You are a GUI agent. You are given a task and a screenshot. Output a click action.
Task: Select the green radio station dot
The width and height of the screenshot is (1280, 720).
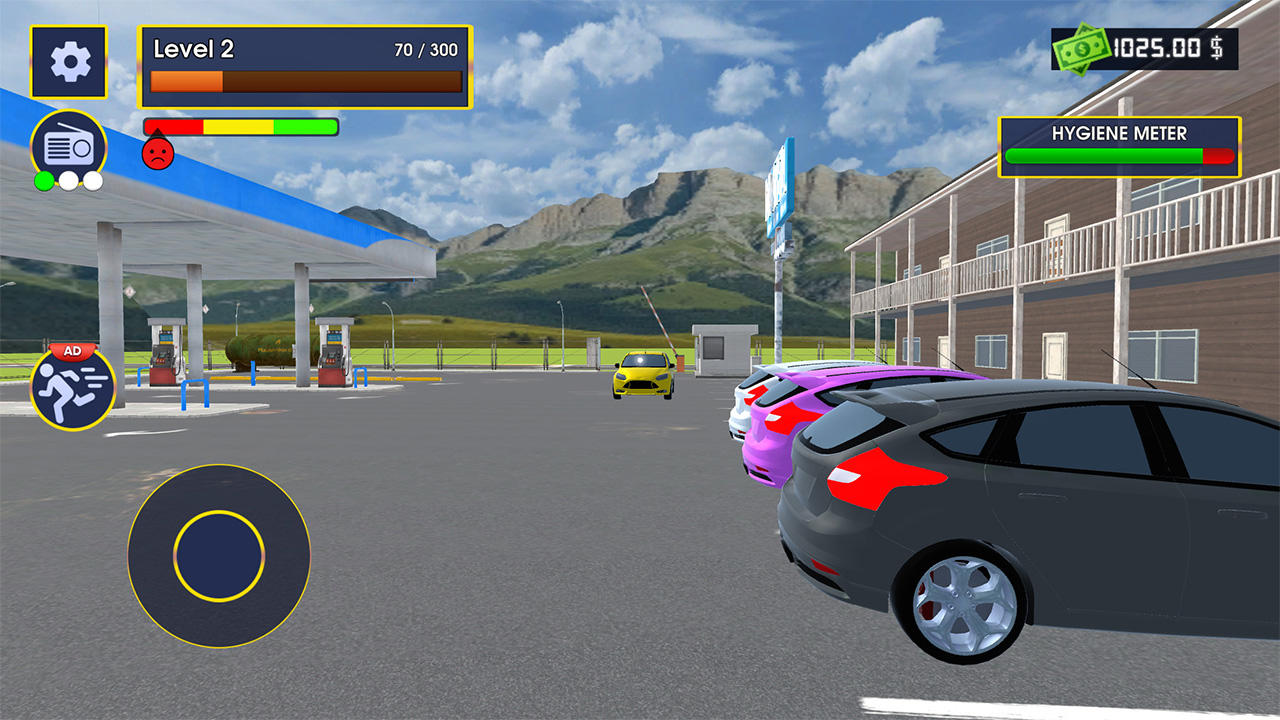click(45, 182)
